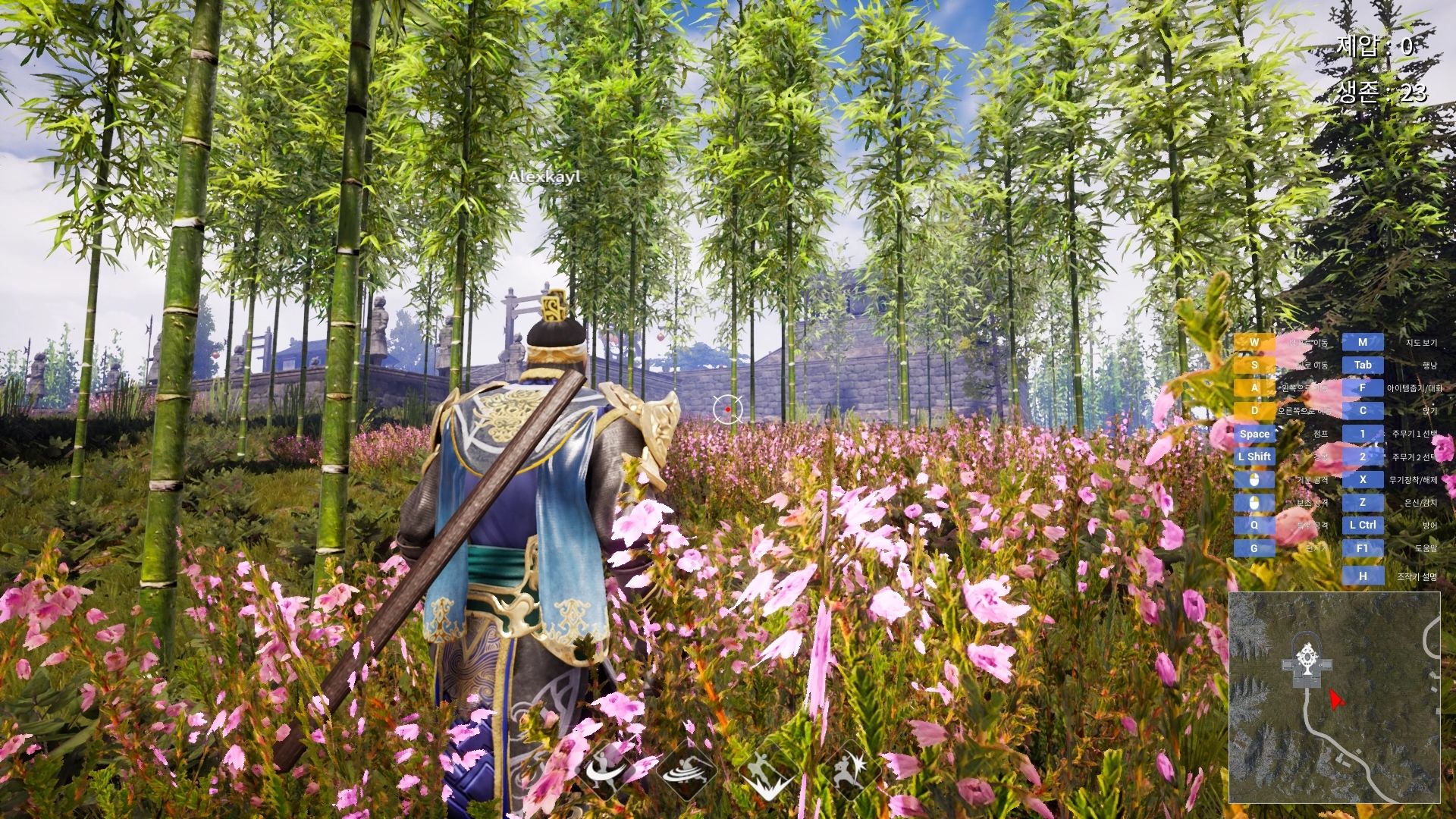The width and height of the screenshot is (1456, 819).
Task: Use the whirlwind spinning slash skill
Action: pos(689,772)
